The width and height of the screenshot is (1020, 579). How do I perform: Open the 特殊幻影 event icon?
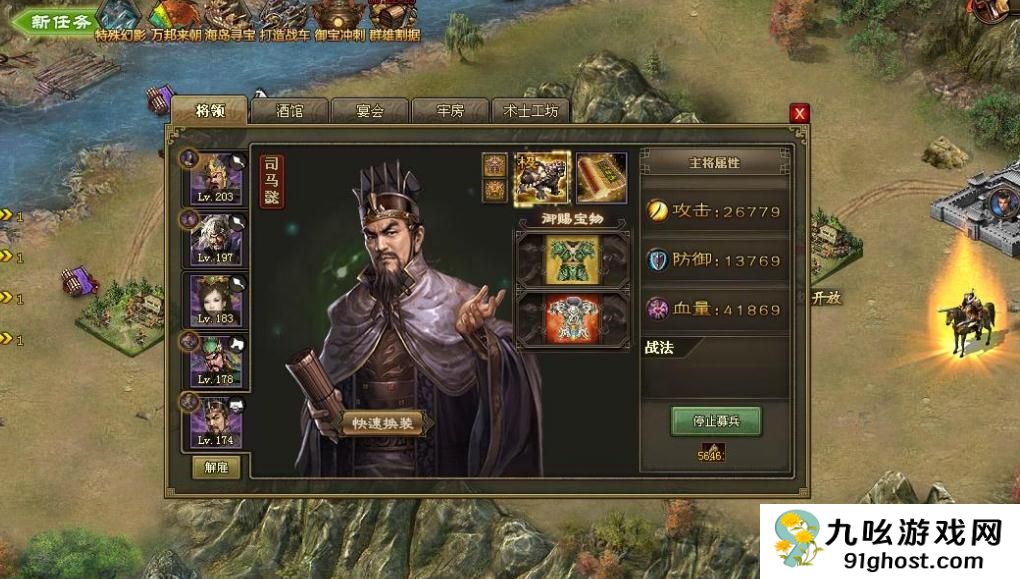121,18
